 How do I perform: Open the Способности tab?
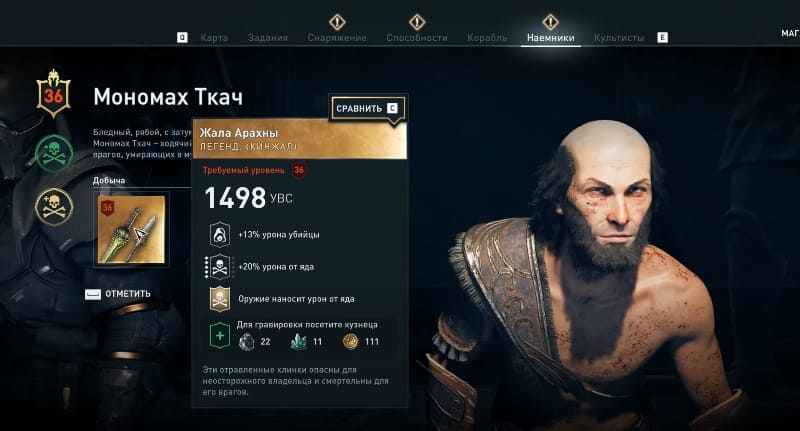(417, 38)
